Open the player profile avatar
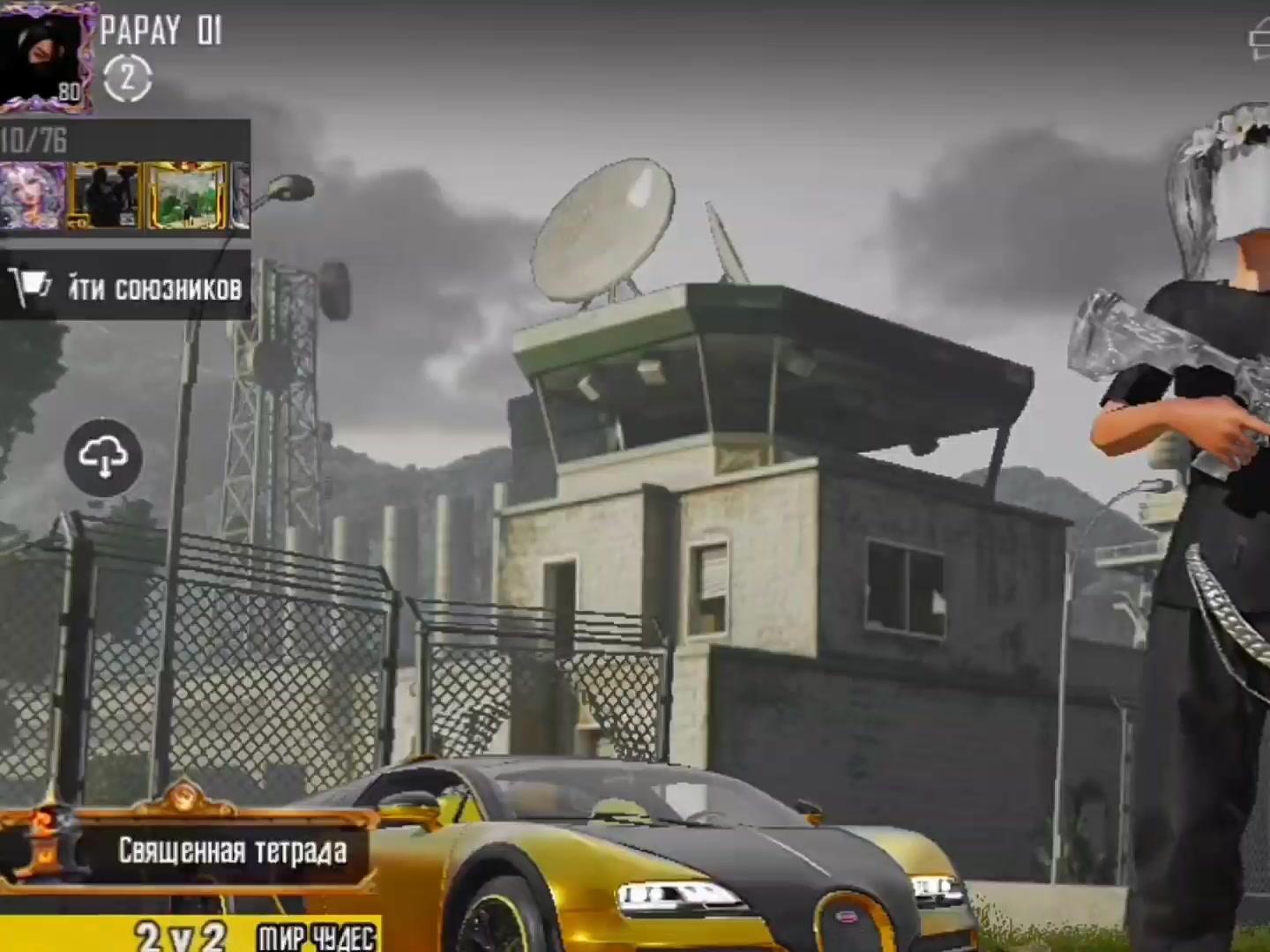 [x=46, y=57]
